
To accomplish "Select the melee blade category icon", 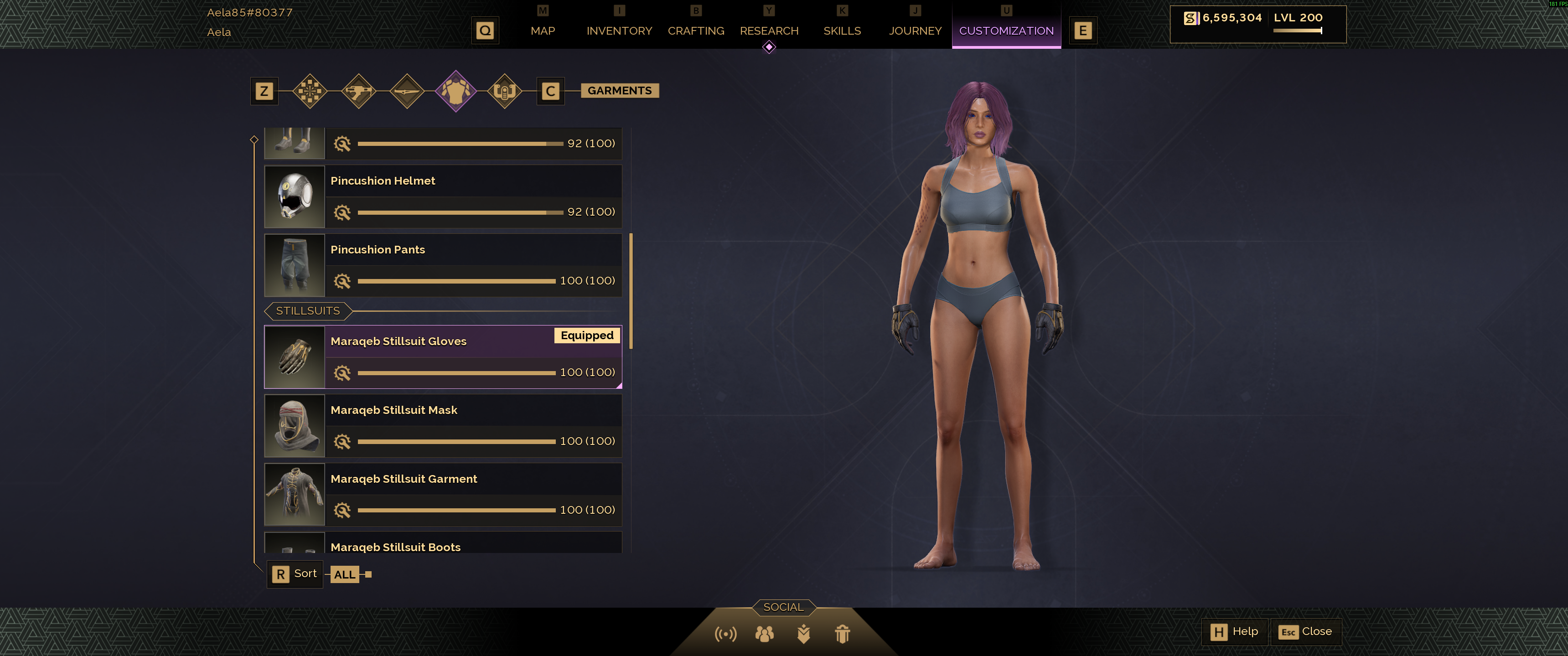I will coord(407,91).
